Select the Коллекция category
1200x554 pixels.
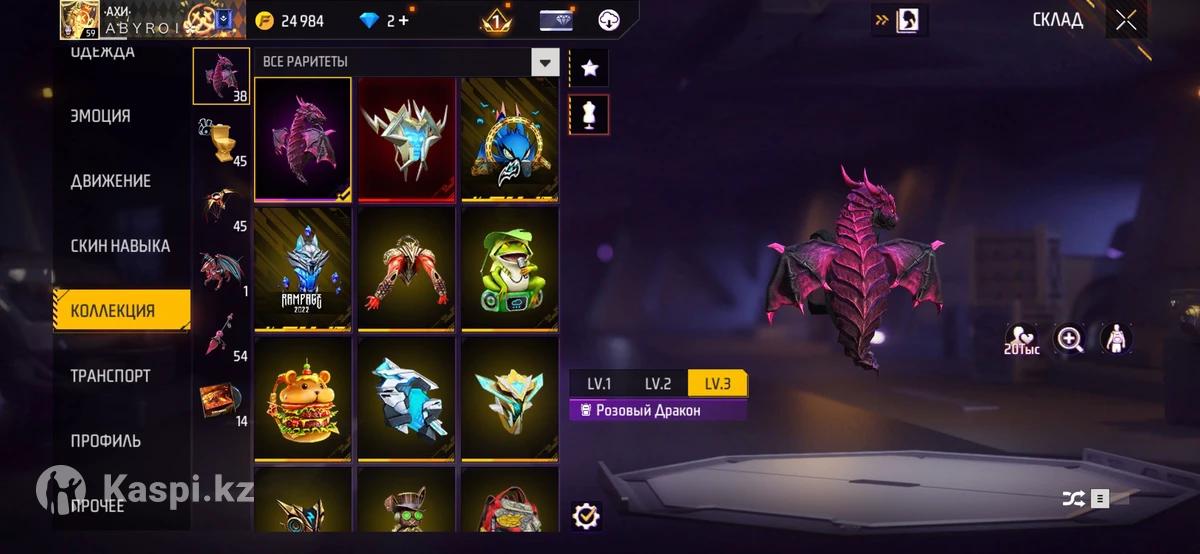[x=113, y=311]
